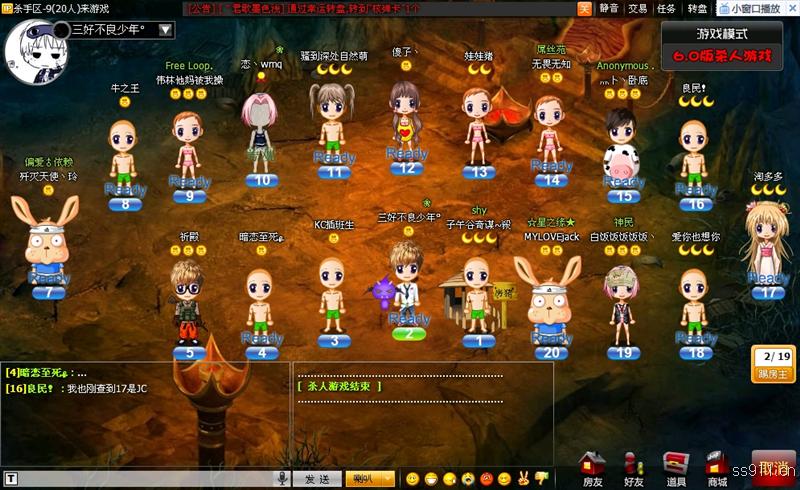Open the 好友 friends list
Image resolution: width=800 pixels, height=490 pixels.
(634, 469)
